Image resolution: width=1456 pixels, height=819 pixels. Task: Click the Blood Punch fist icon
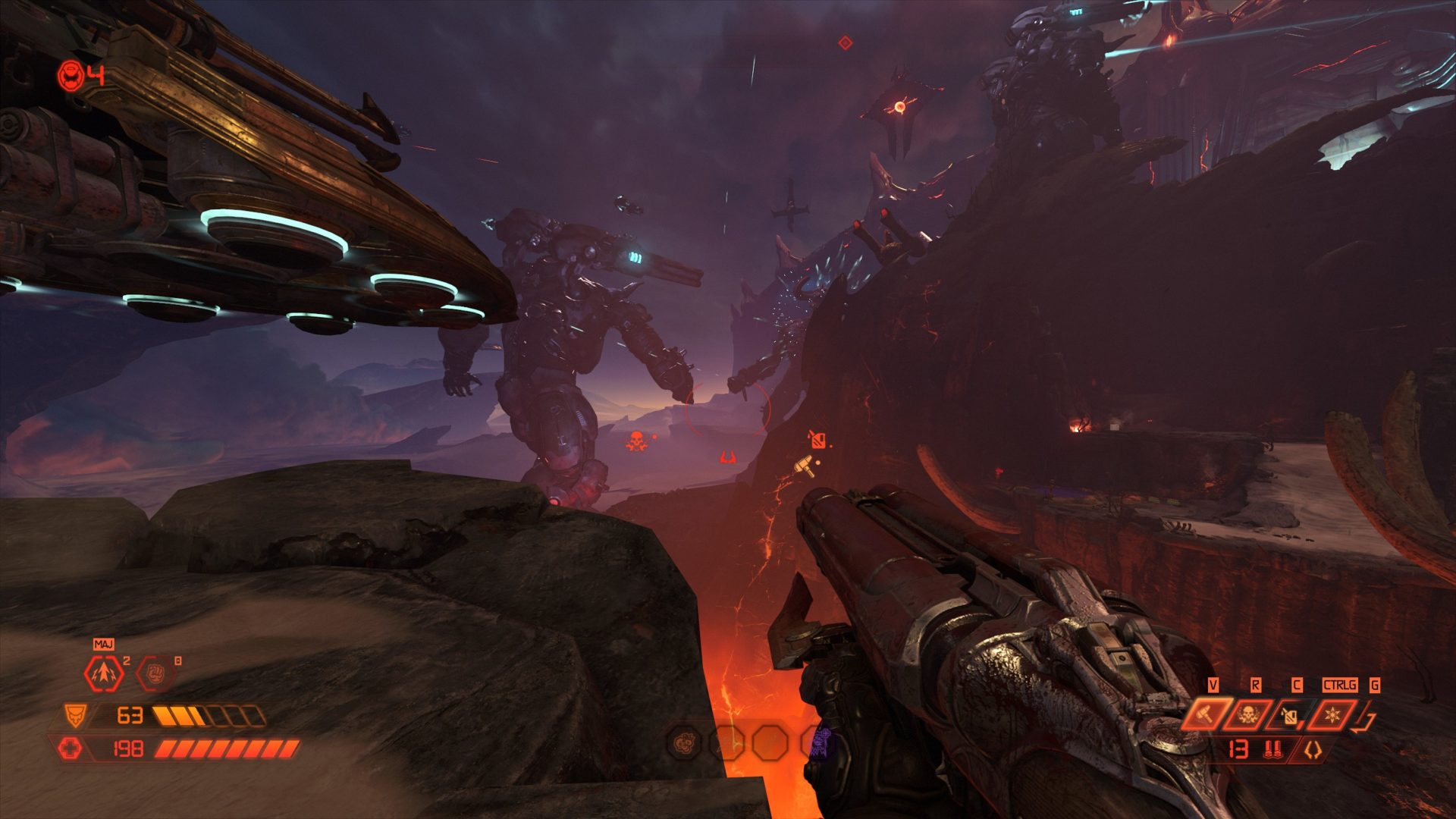point(154,673)
